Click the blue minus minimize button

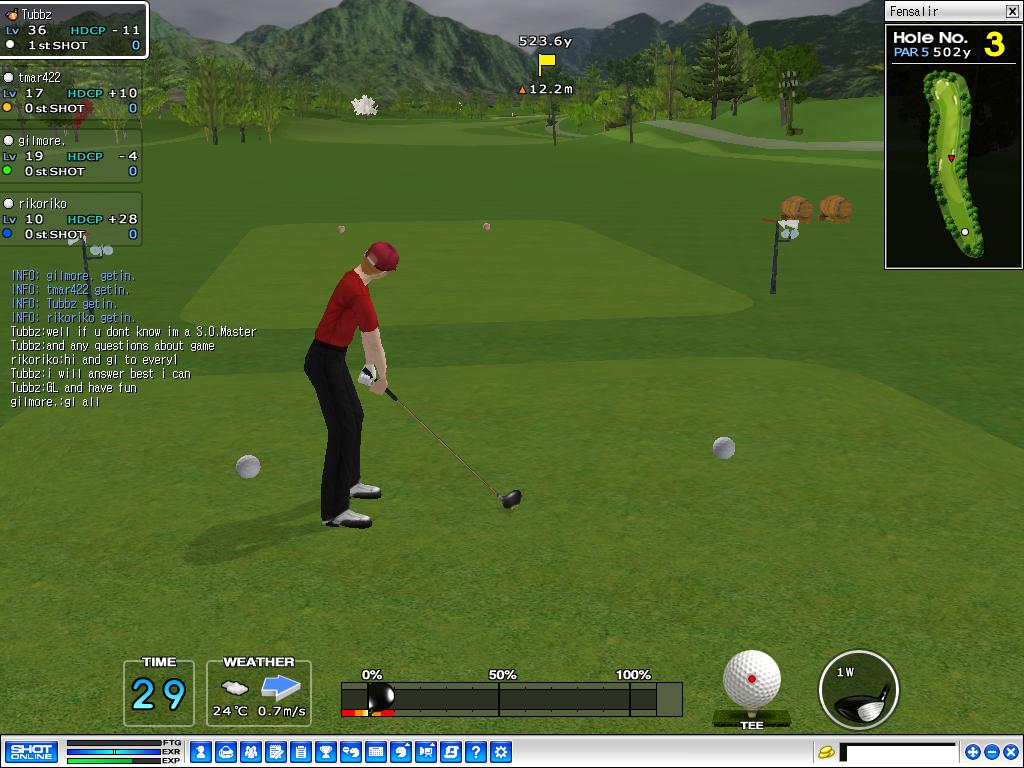(x=991, y=752)
